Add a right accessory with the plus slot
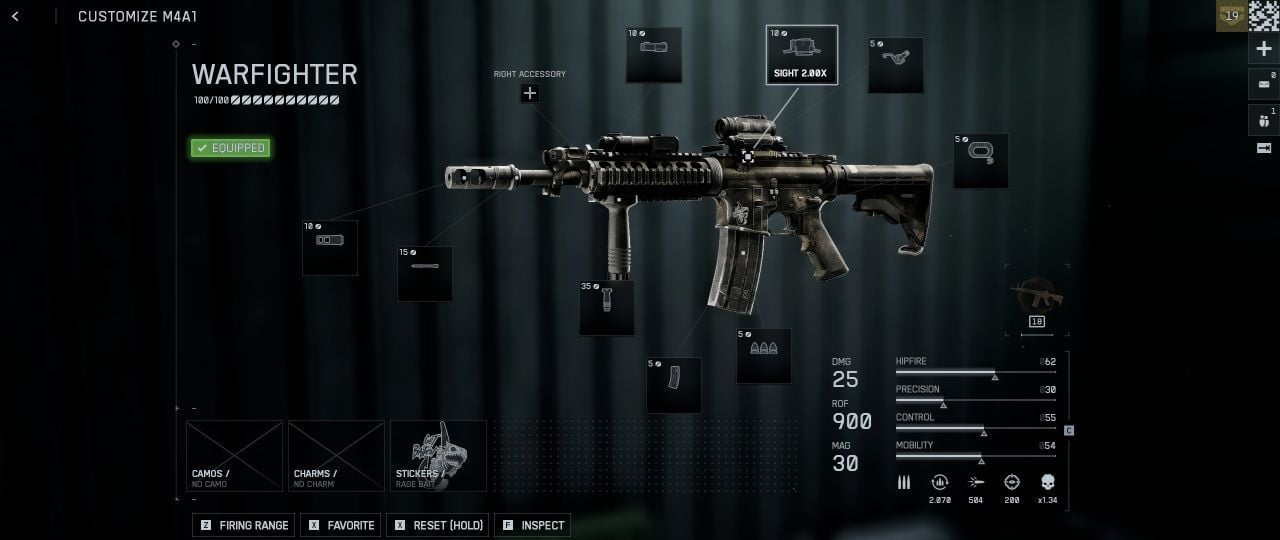 pyautogui.click(x=530, y=93)
